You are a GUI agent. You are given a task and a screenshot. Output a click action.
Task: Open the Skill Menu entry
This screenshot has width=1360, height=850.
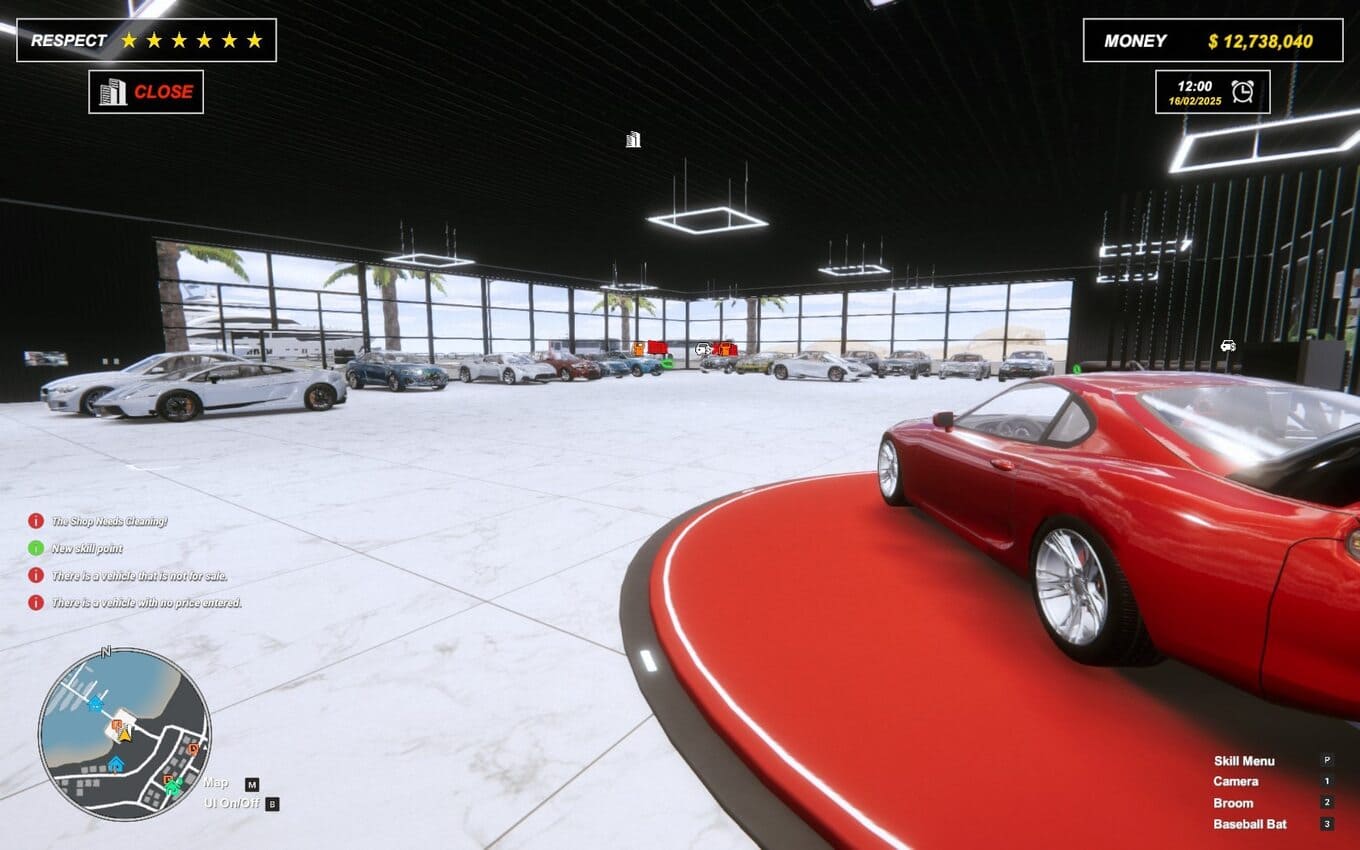click(x=1244, y=761)
